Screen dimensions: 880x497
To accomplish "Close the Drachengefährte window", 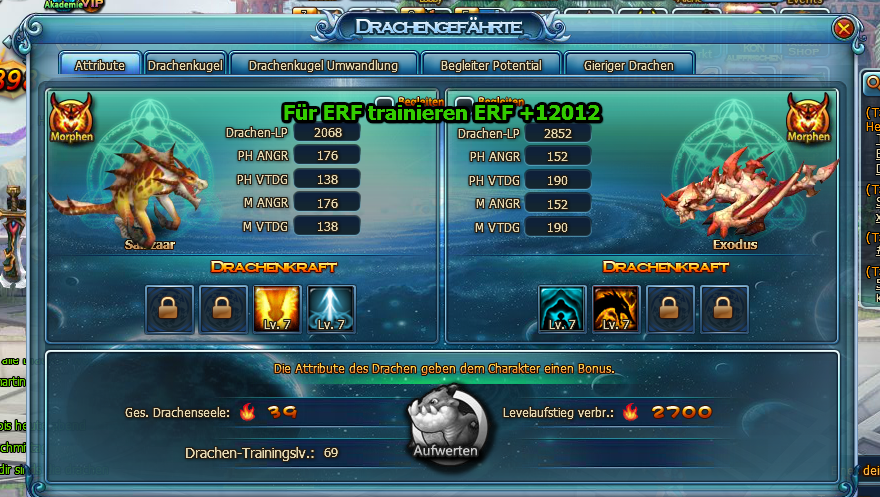I will 844,29.
